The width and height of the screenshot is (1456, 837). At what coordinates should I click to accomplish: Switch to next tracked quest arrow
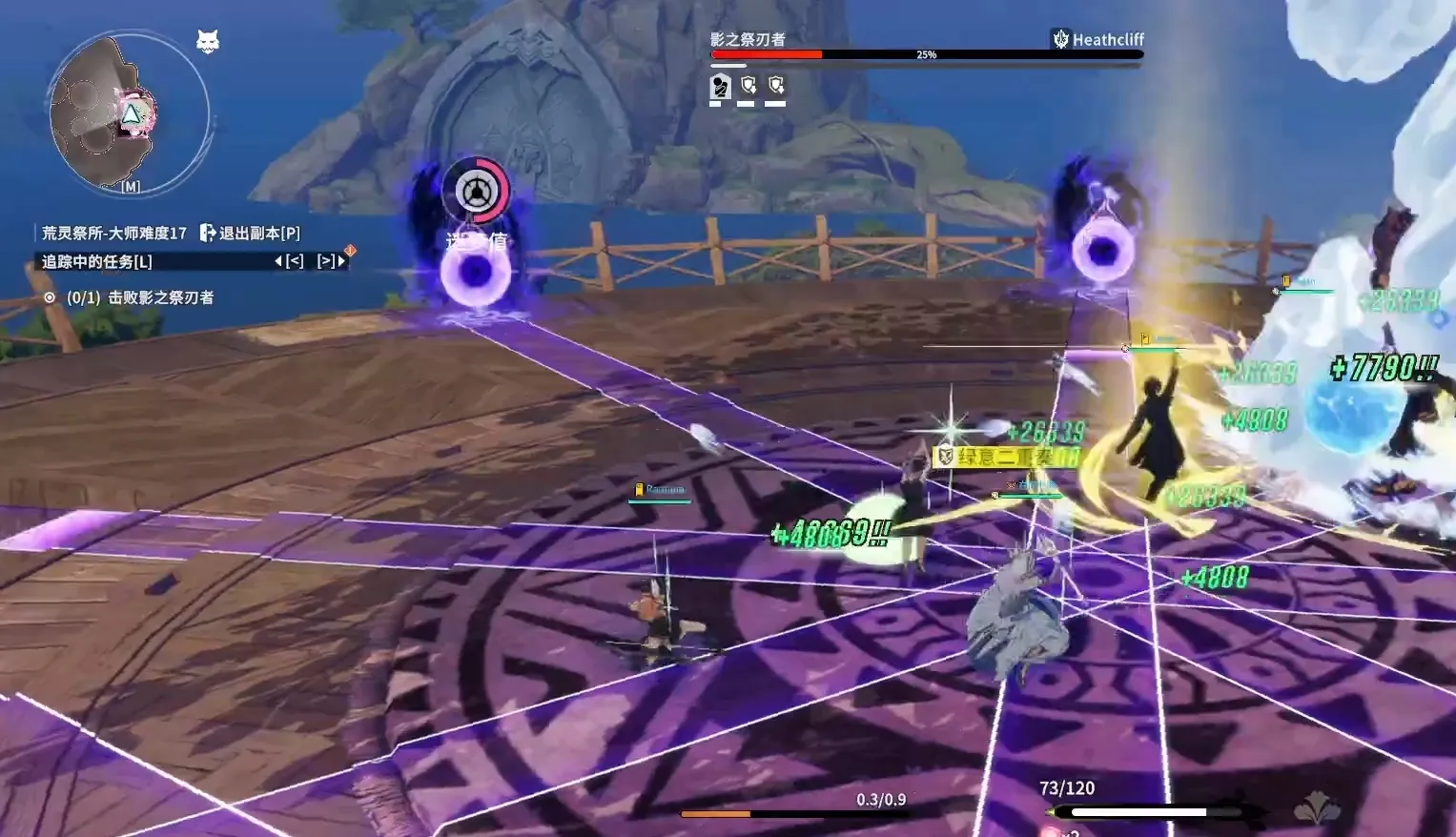331,261
